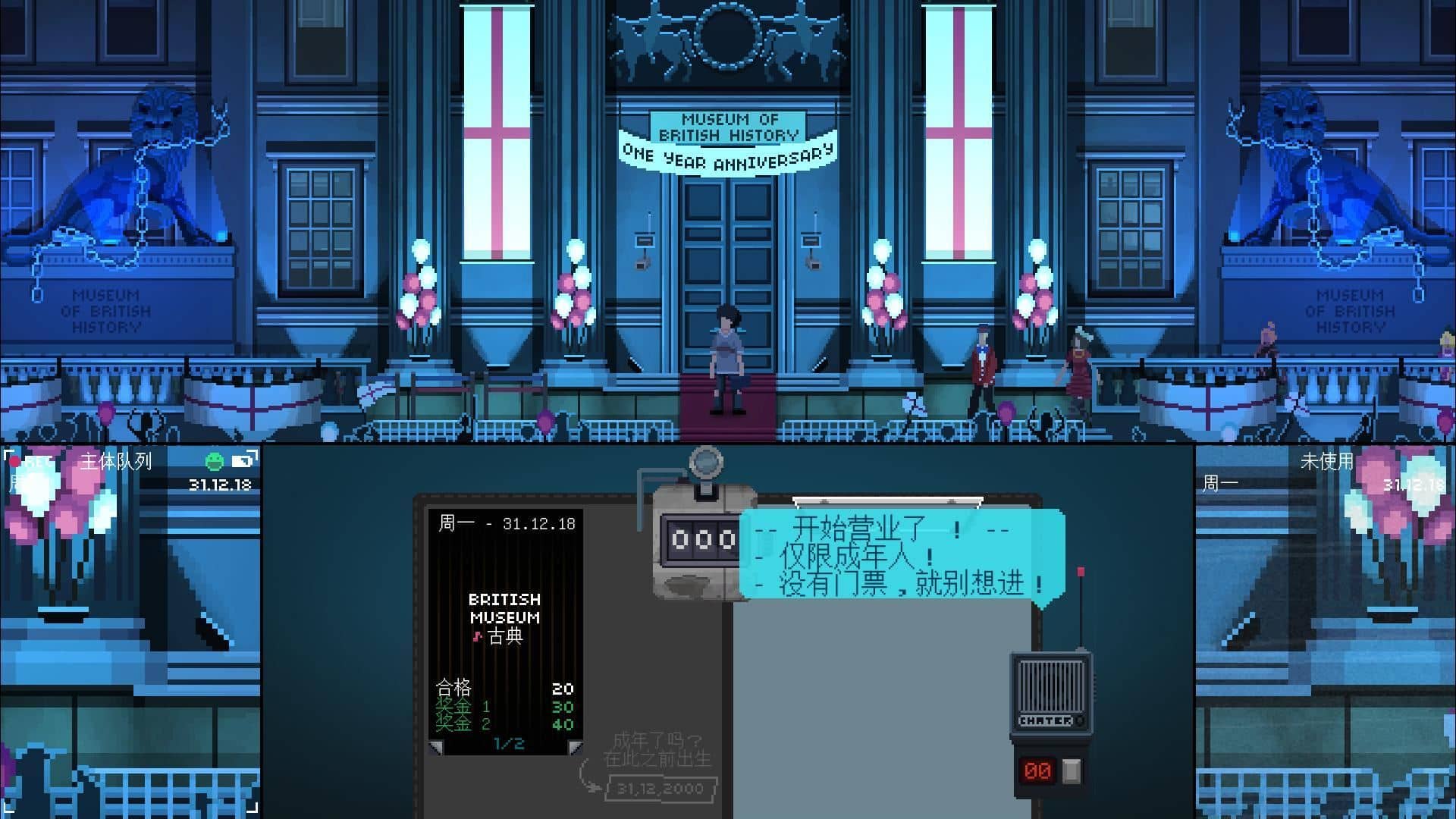This screenshot has height=819, width=1456.
Task: Select the main queue camera feed
Action: [130, 631]
